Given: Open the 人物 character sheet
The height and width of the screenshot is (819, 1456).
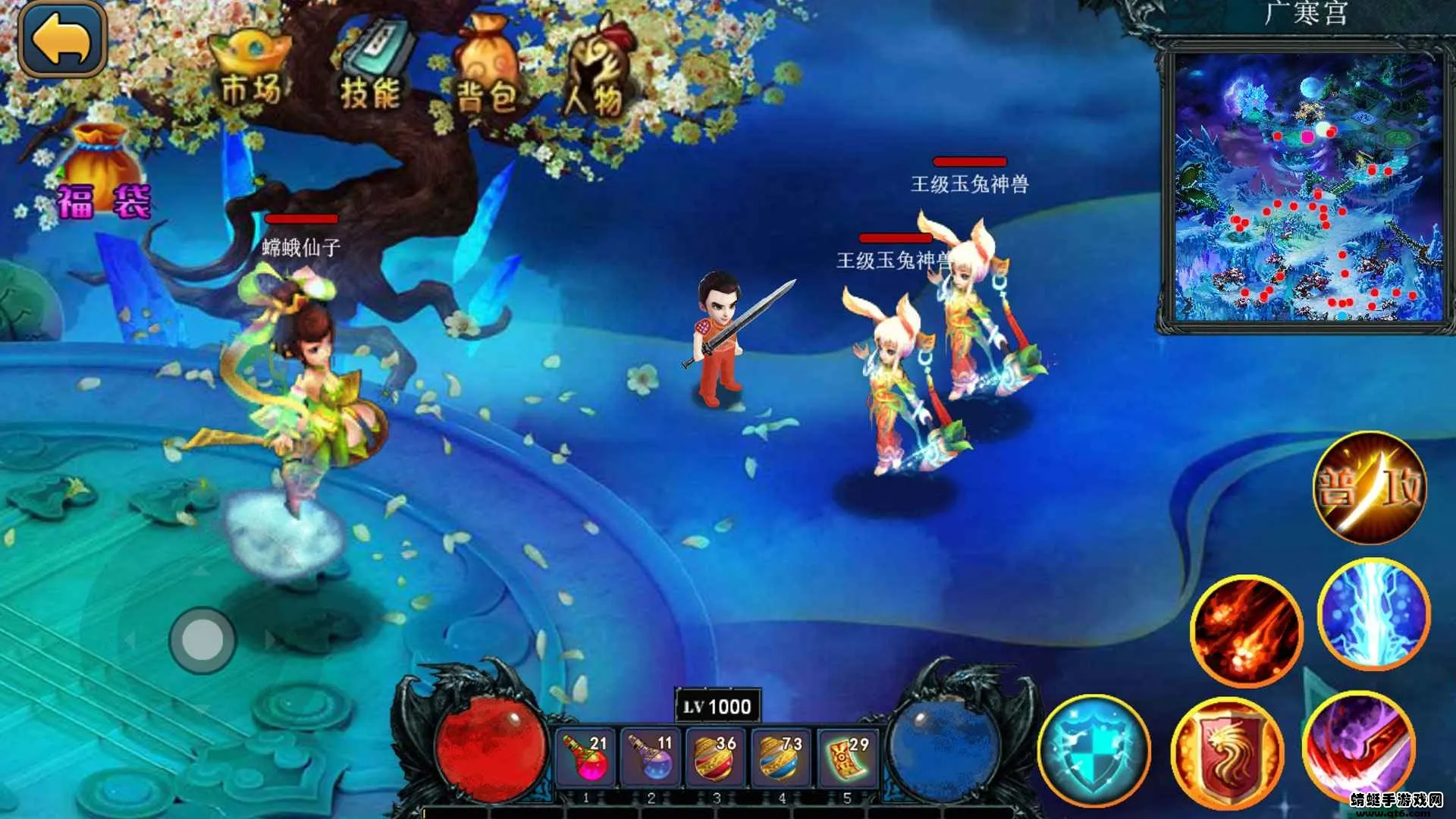Looking at the screenshot, I should point(597,74).
